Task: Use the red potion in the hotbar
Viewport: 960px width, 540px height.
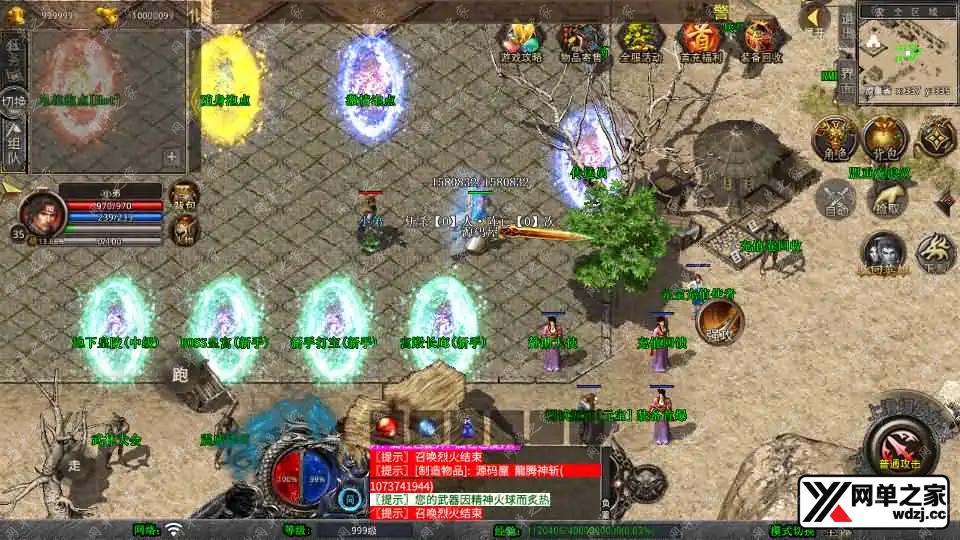Action: pos(386,425)
